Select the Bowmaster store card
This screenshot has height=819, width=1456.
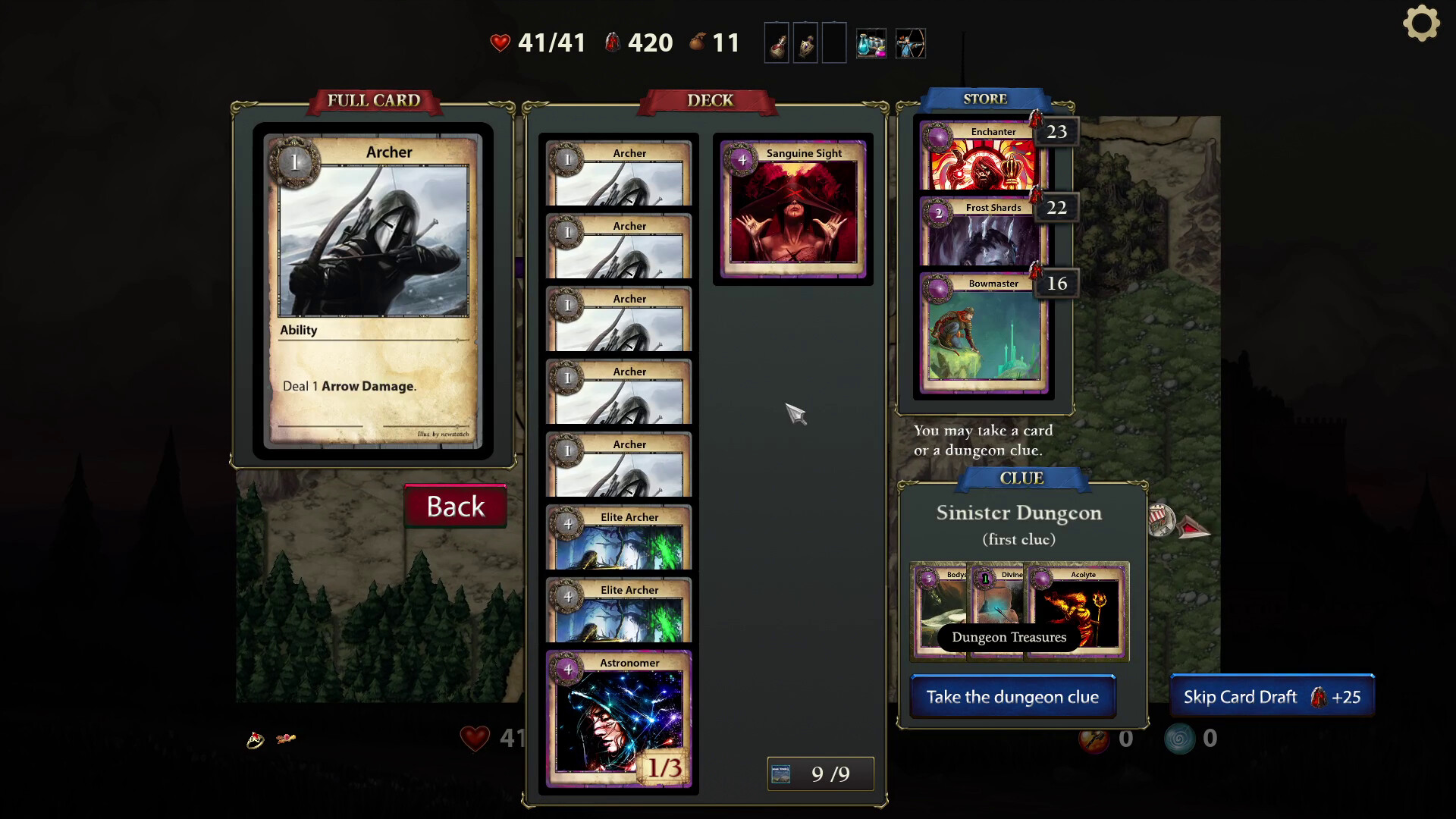pos(983,334)
